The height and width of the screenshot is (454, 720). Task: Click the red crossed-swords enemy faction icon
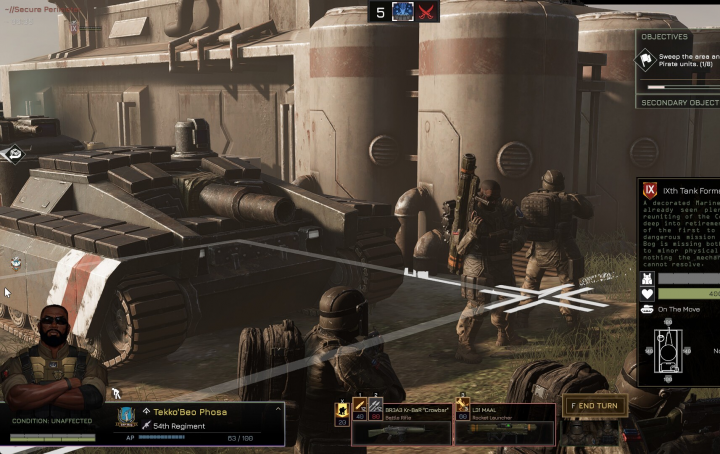point(429,12)
